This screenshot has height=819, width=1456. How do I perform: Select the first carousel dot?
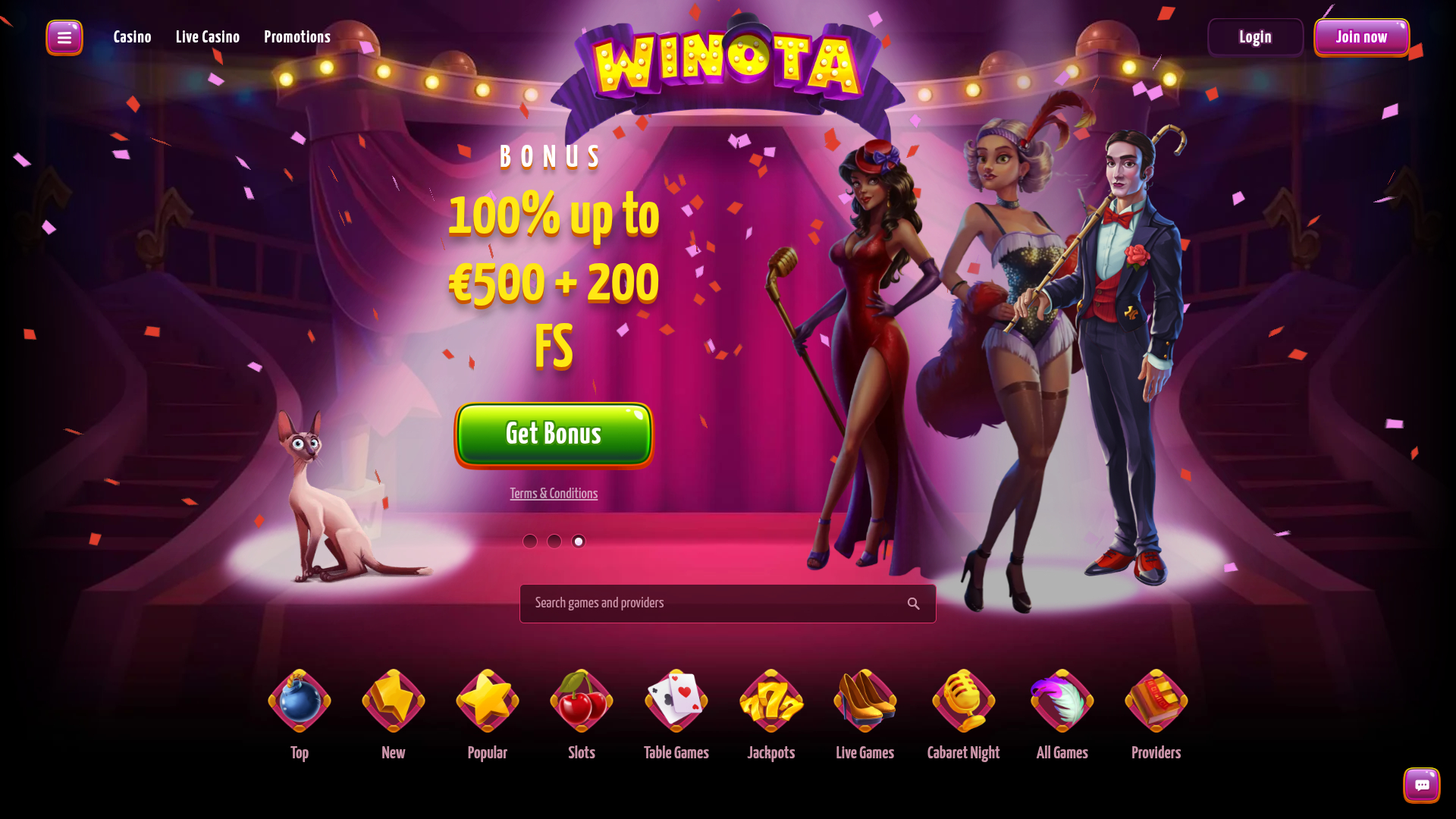[x=529, y=541]
